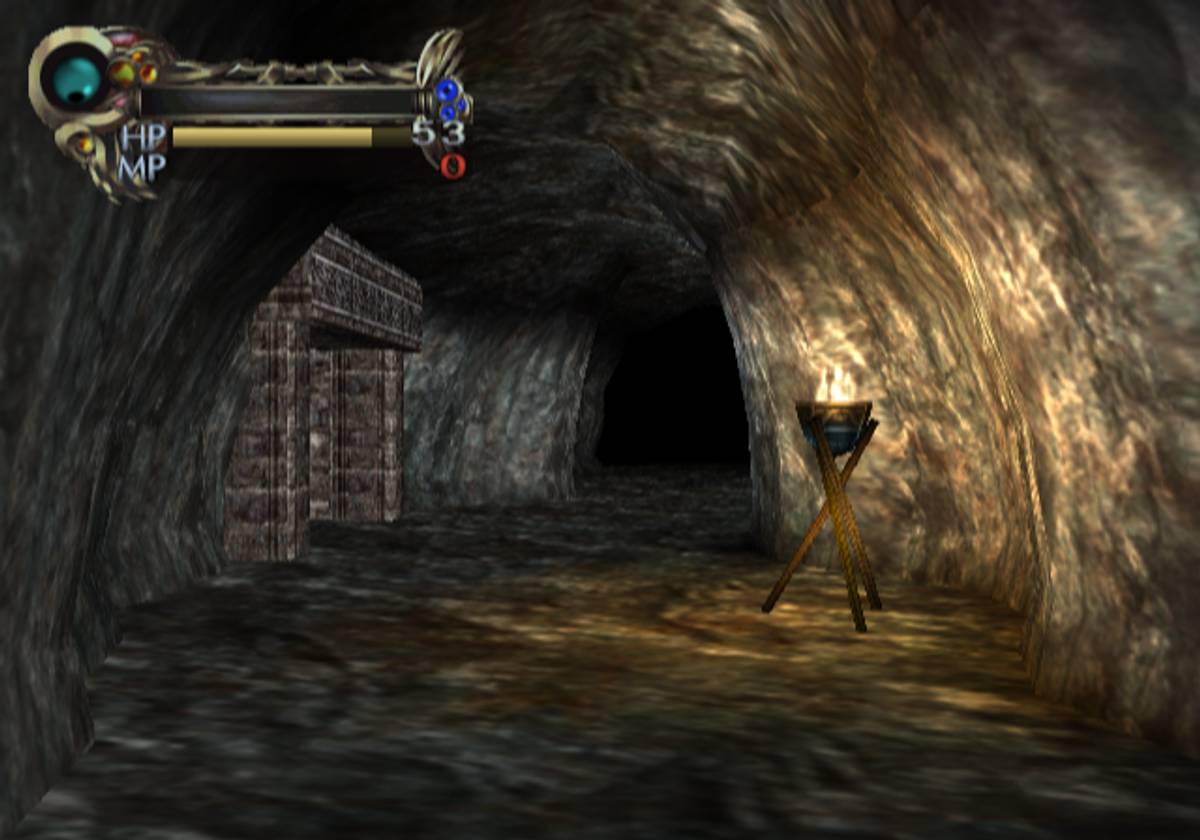Click the teal orb icon in the HUD
This screenshot has height=840, width=1200.
pos(75,80)
